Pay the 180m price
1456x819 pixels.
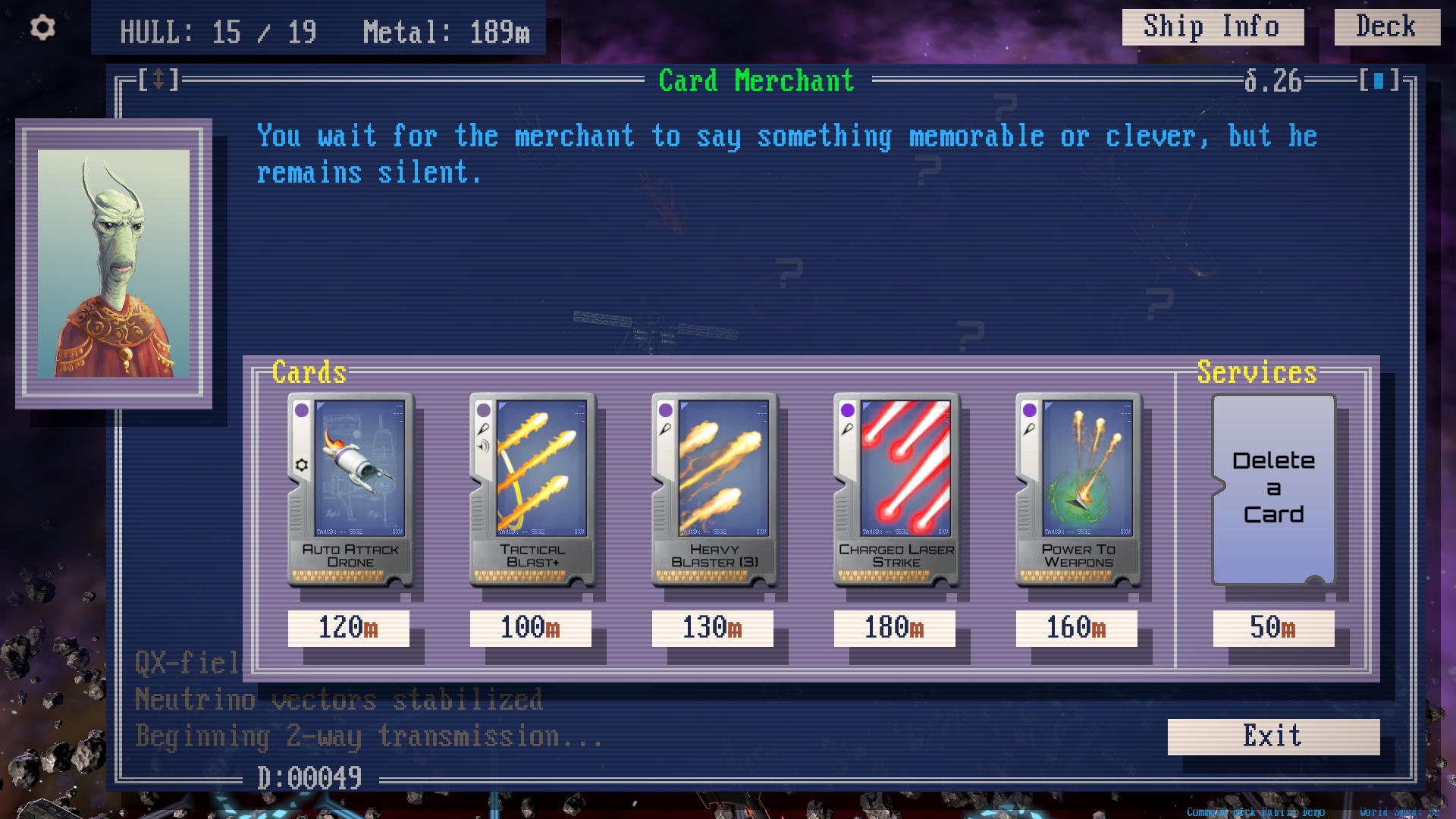click(x=894, y=628)
